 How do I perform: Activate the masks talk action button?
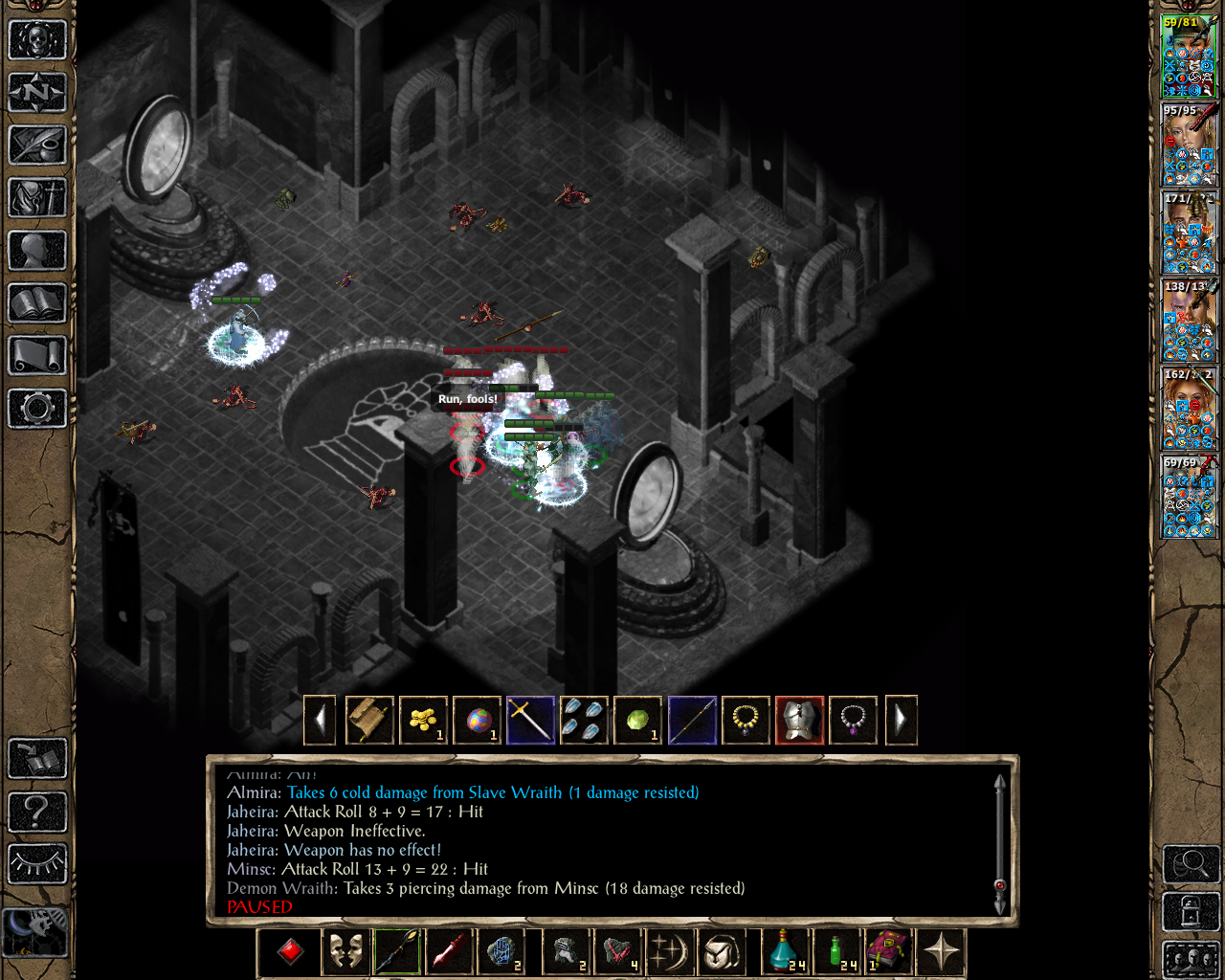point(345,952)
